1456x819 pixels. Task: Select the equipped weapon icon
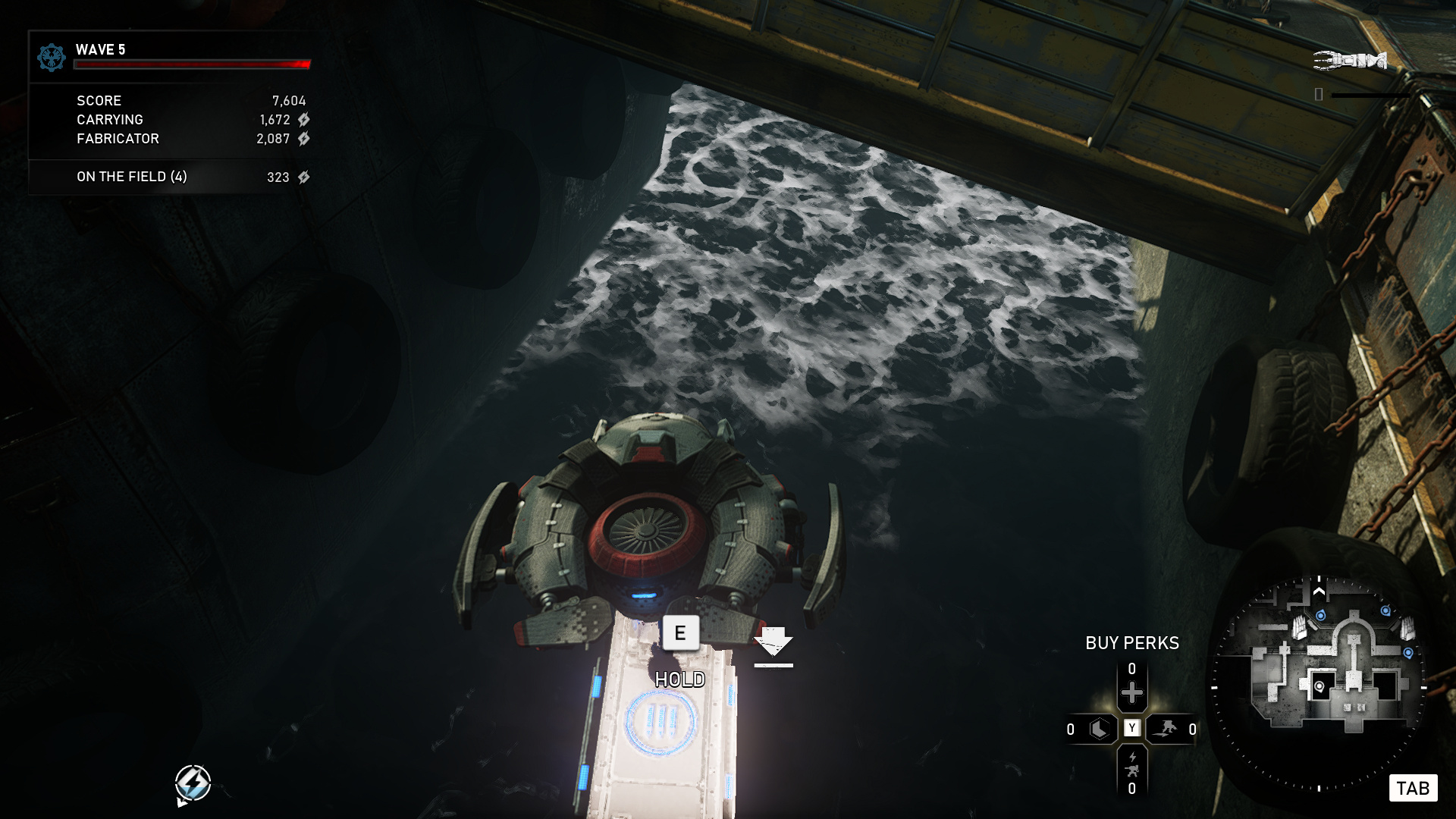1350,60
